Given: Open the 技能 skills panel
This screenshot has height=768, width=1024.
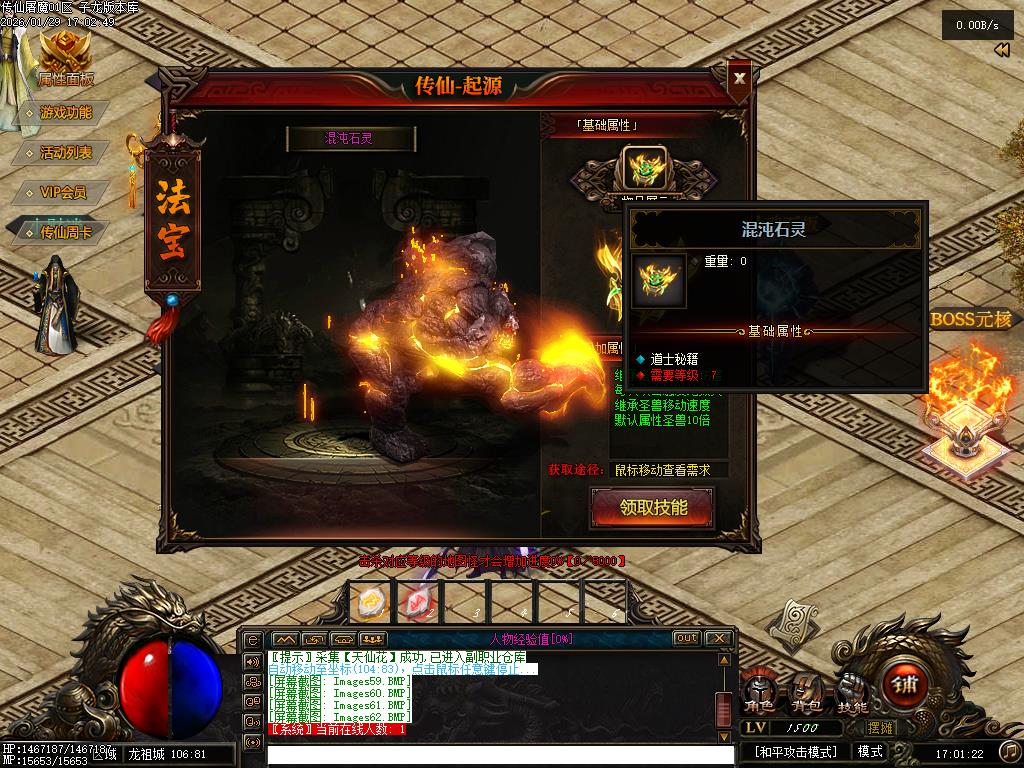Looking at the screenshot, I should click(852, 692).
